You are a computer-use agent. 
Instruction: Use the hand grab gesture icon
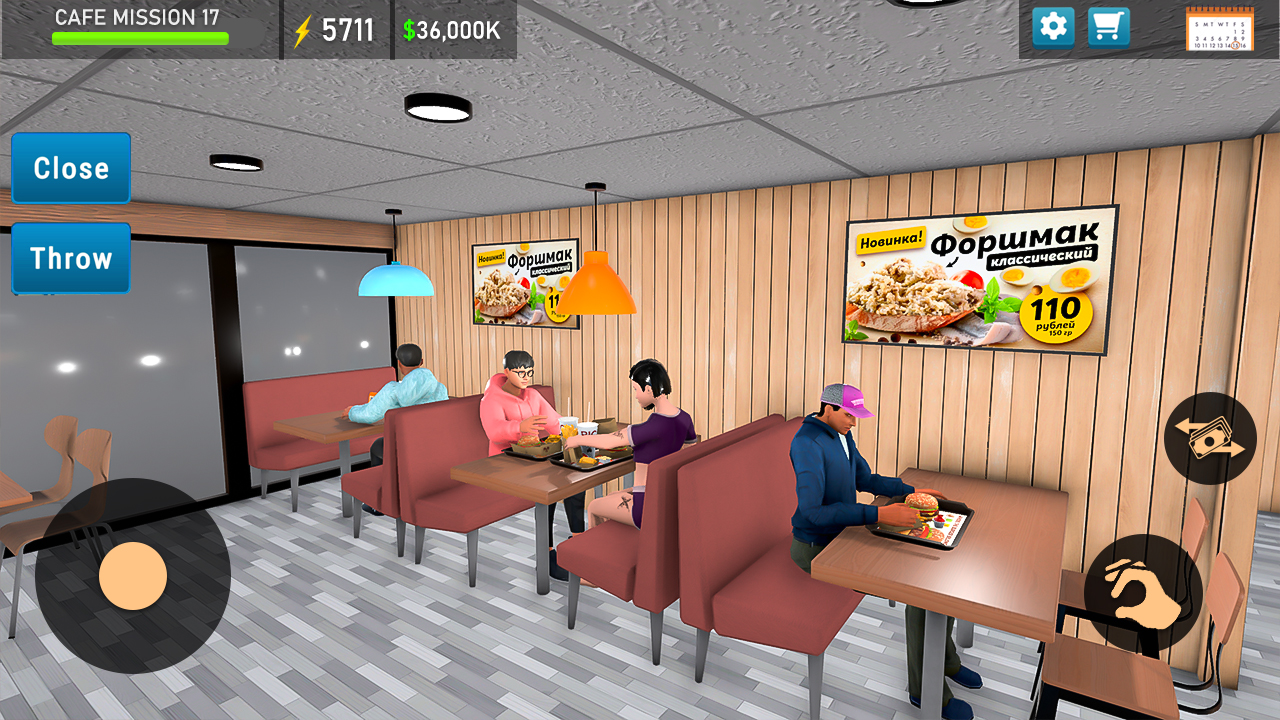(1143, 592)
